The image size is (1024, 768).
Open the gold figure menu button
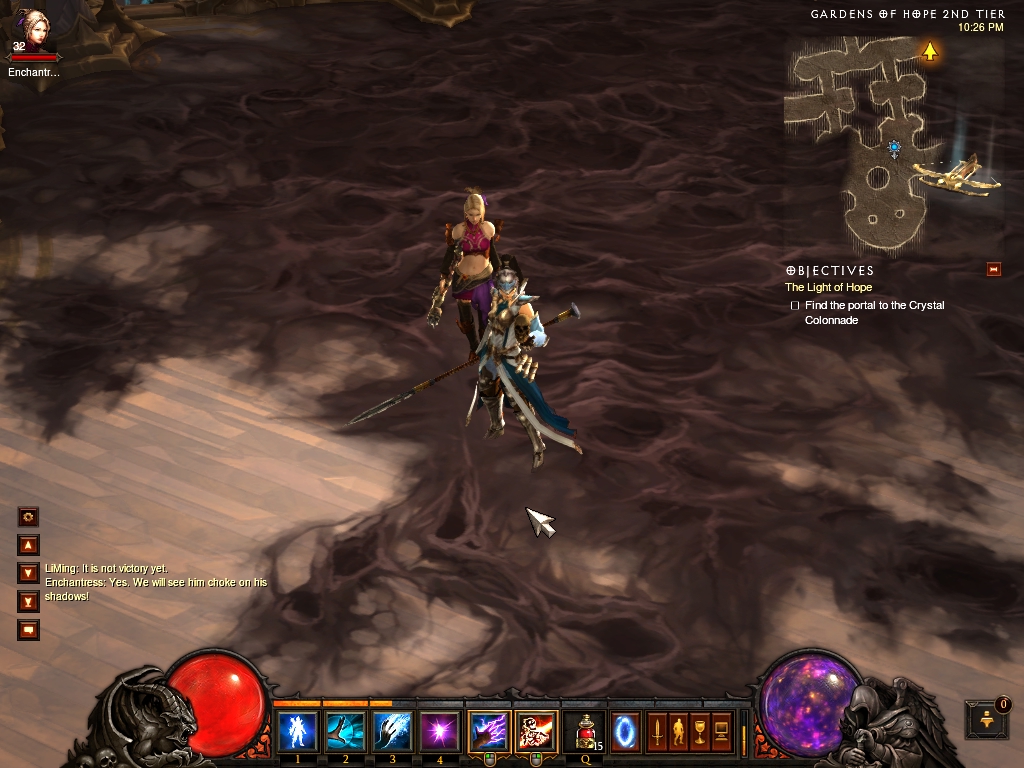tap(678, 730)
